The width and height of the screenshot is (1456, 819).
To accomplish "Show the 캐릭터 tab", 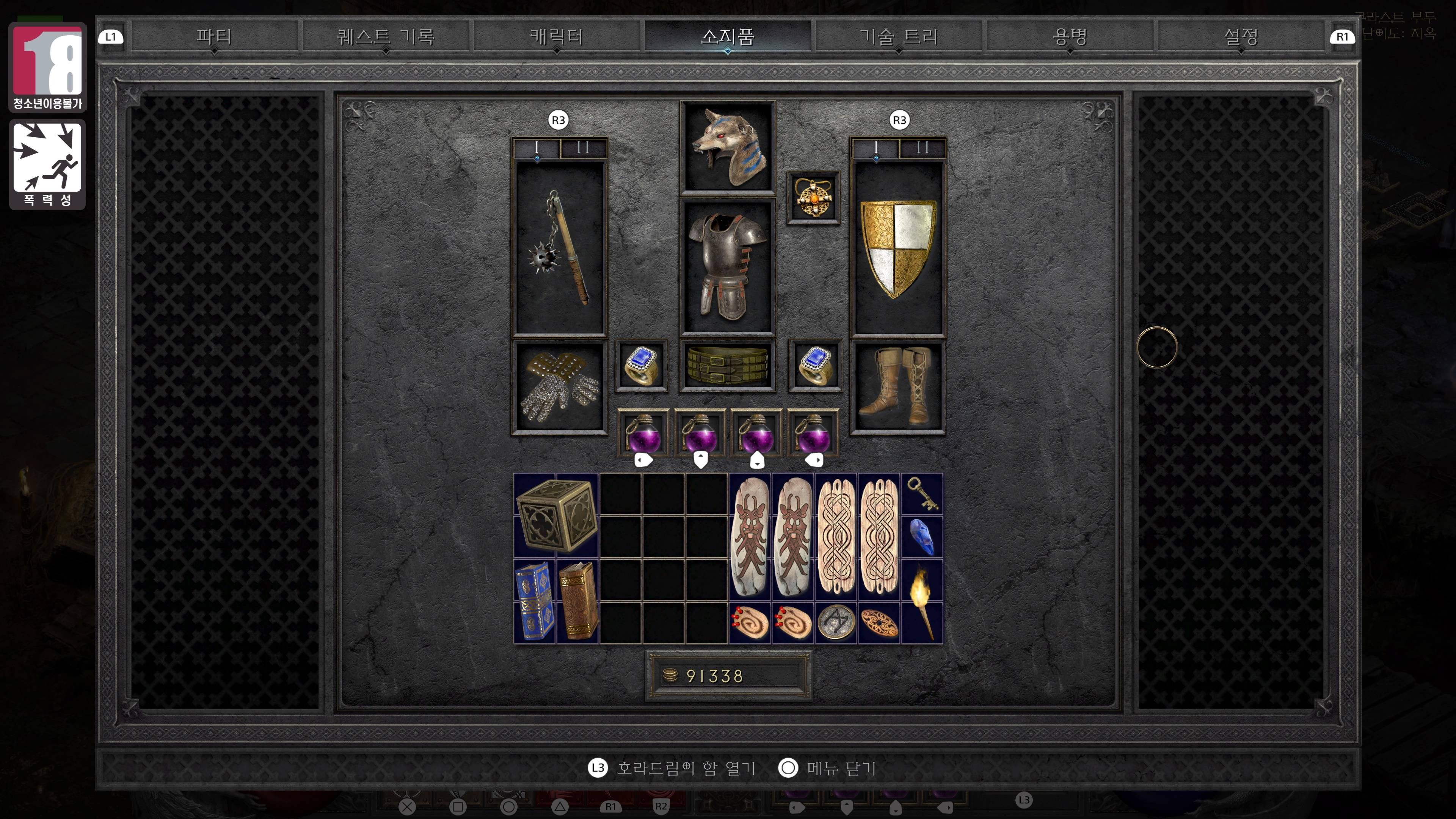I will pos(556,37).
